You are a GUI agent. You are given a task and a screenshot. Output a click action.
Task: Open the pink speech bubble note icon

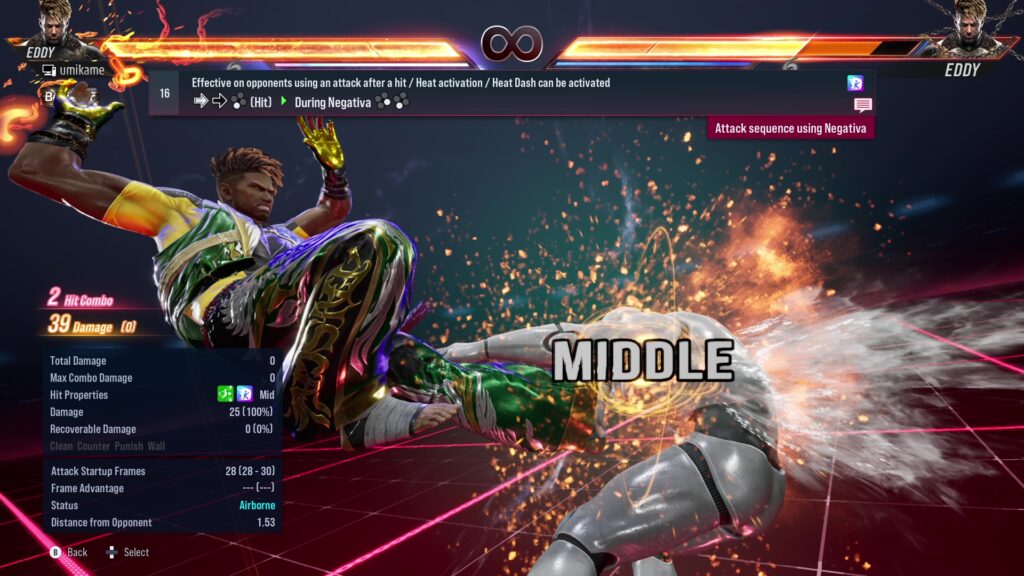[862, 105]
